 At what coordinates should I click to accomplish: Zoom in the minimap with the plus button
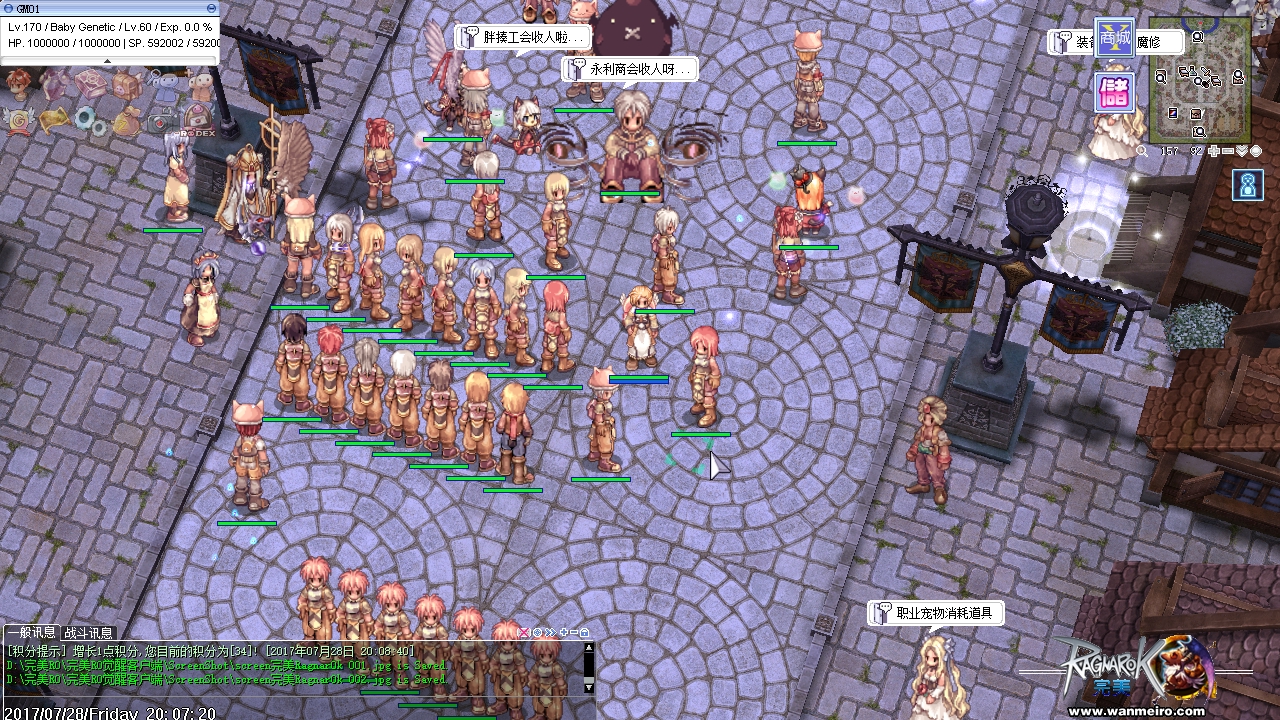(x=1213, y=151)
